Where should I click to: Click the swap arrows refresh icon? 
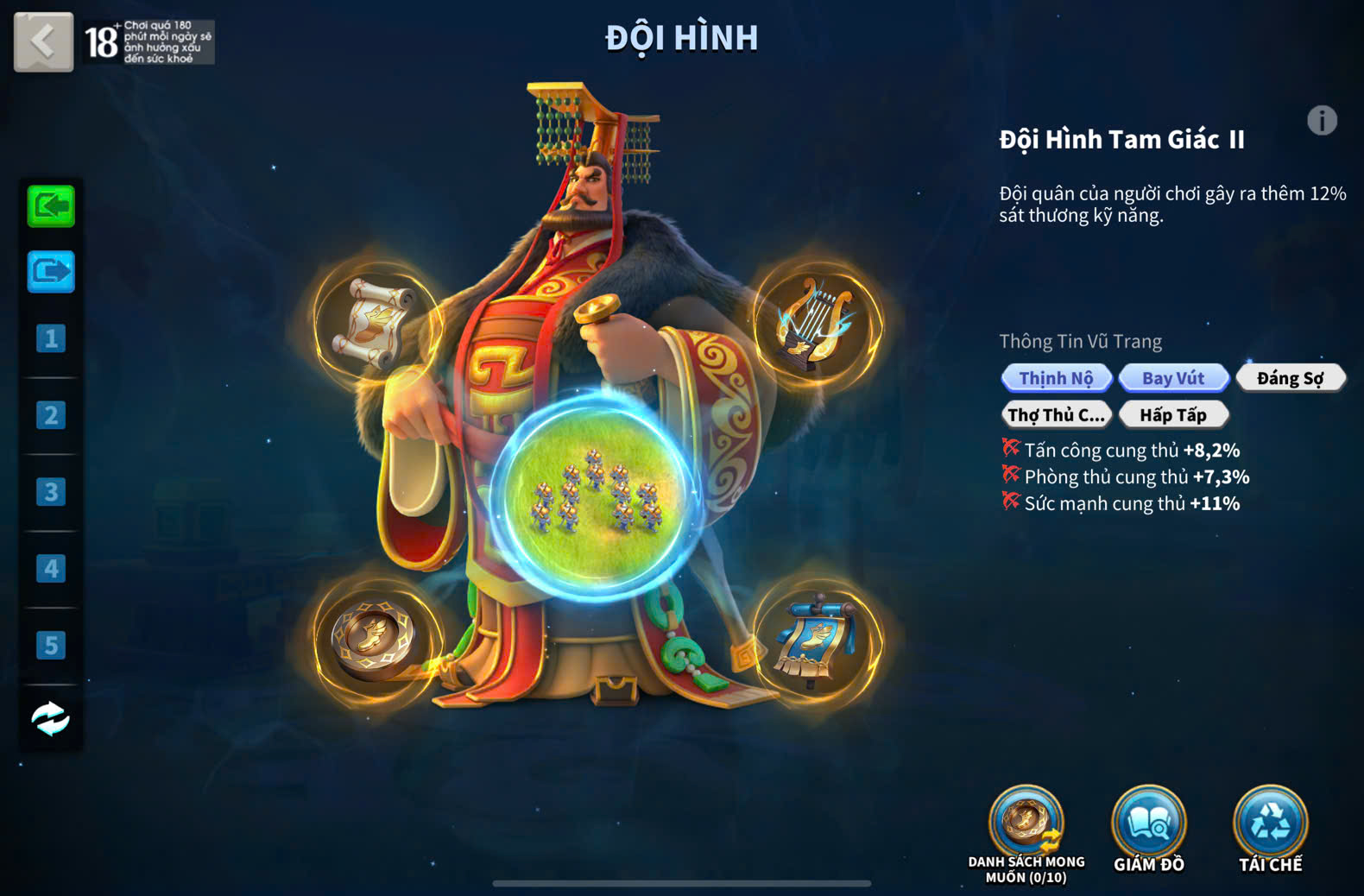point(51,718)
